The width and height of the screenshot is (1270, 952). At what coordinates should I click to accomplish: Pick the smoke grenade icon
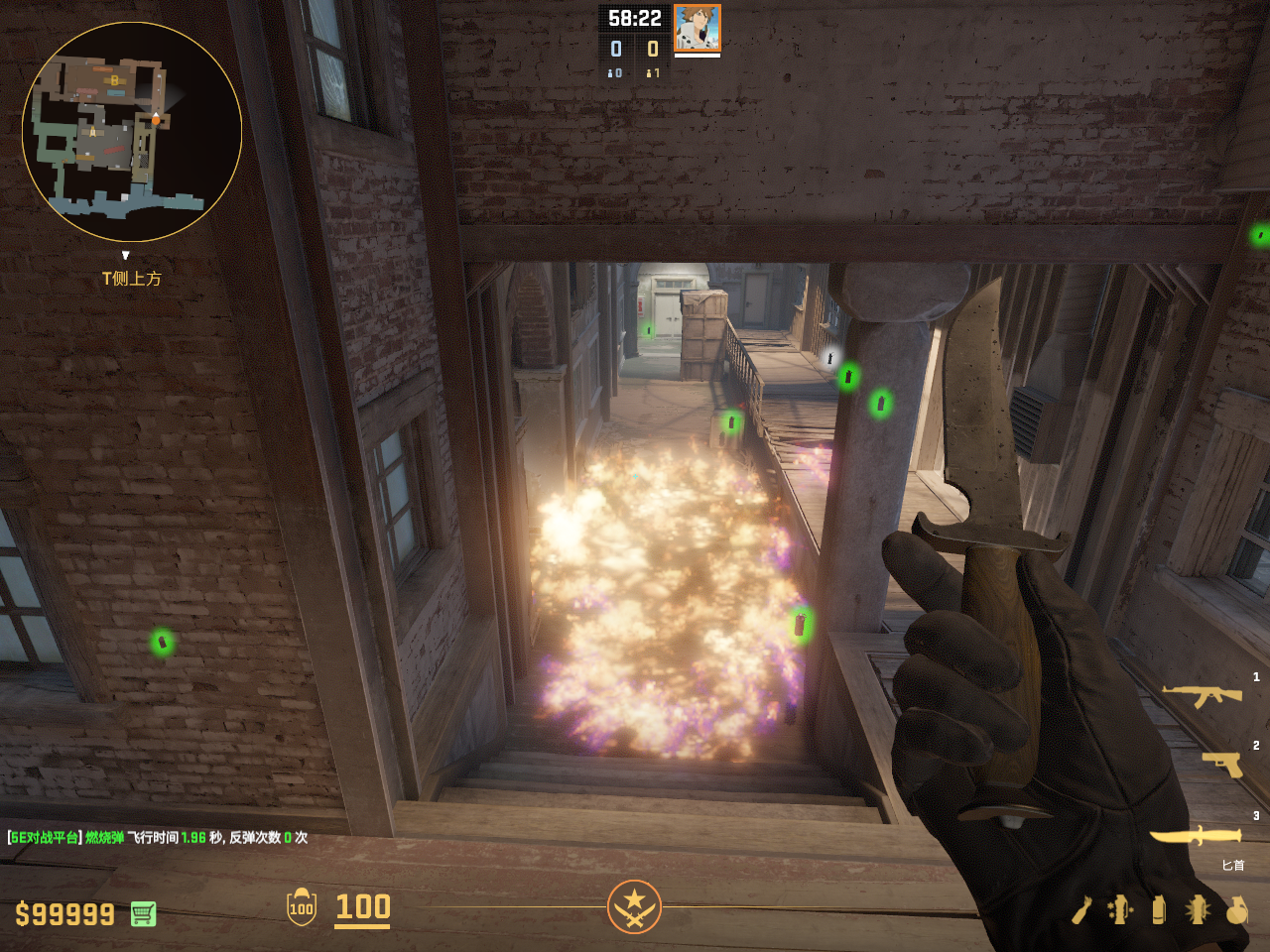point(1159,909)
